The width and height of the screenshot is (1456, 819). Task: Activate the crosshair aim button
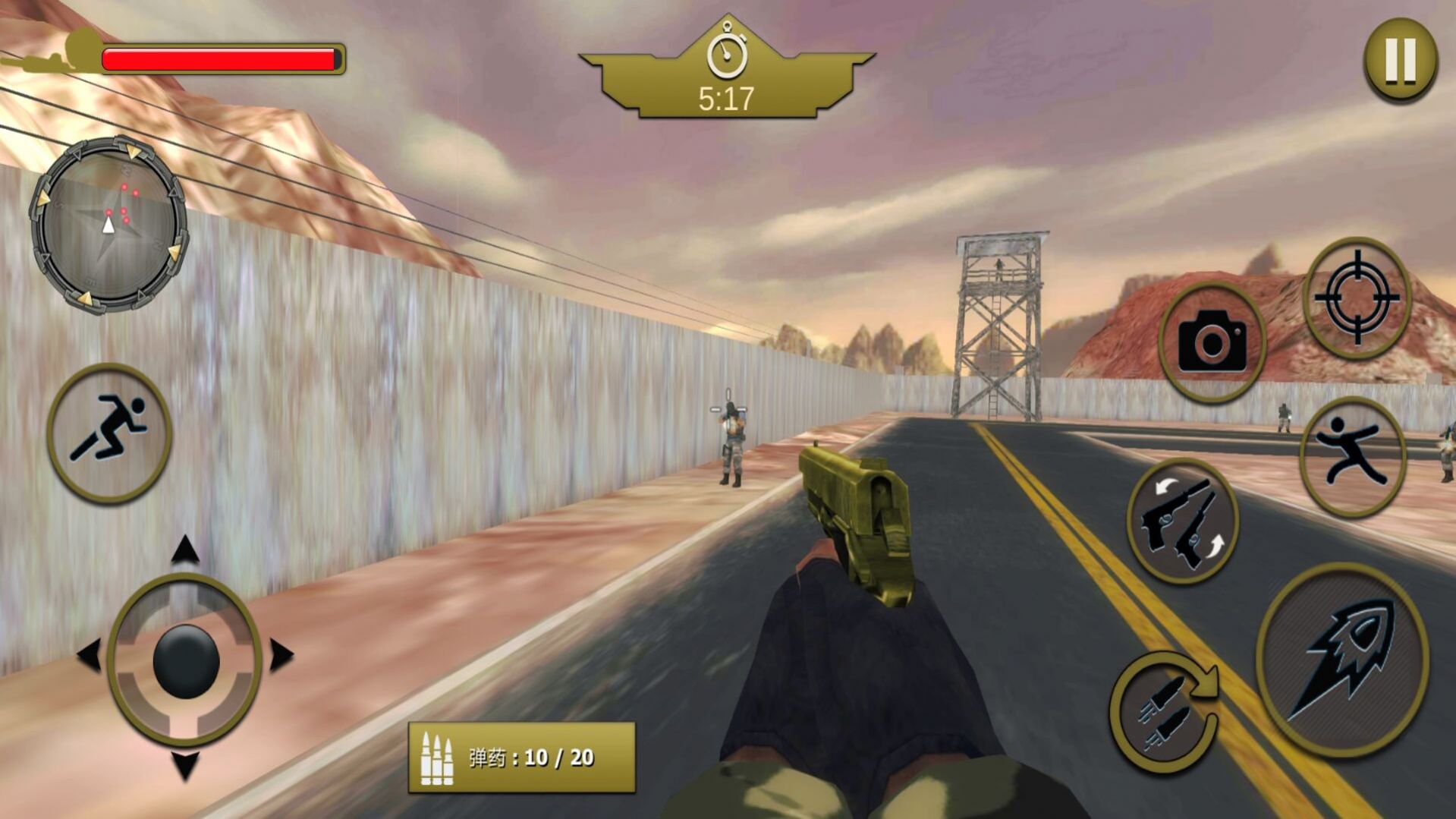click(1357, 298)
